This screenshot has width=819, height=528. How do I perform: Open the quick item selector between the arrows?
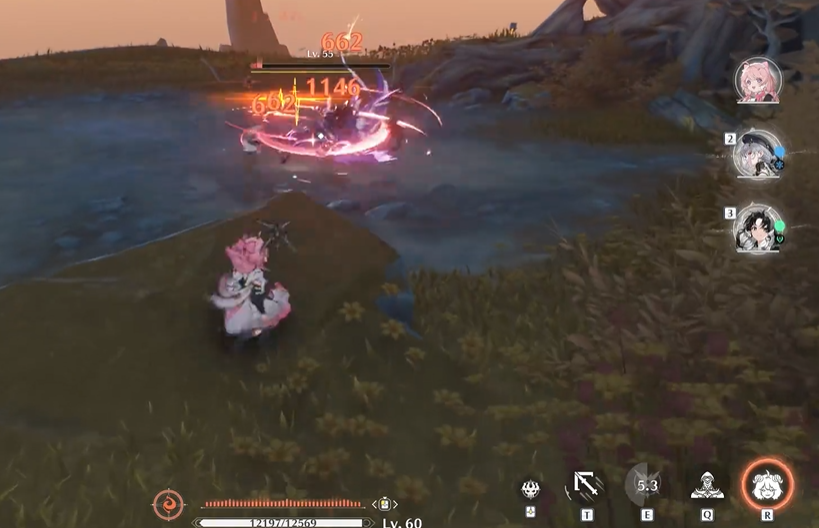pos(383,504)
